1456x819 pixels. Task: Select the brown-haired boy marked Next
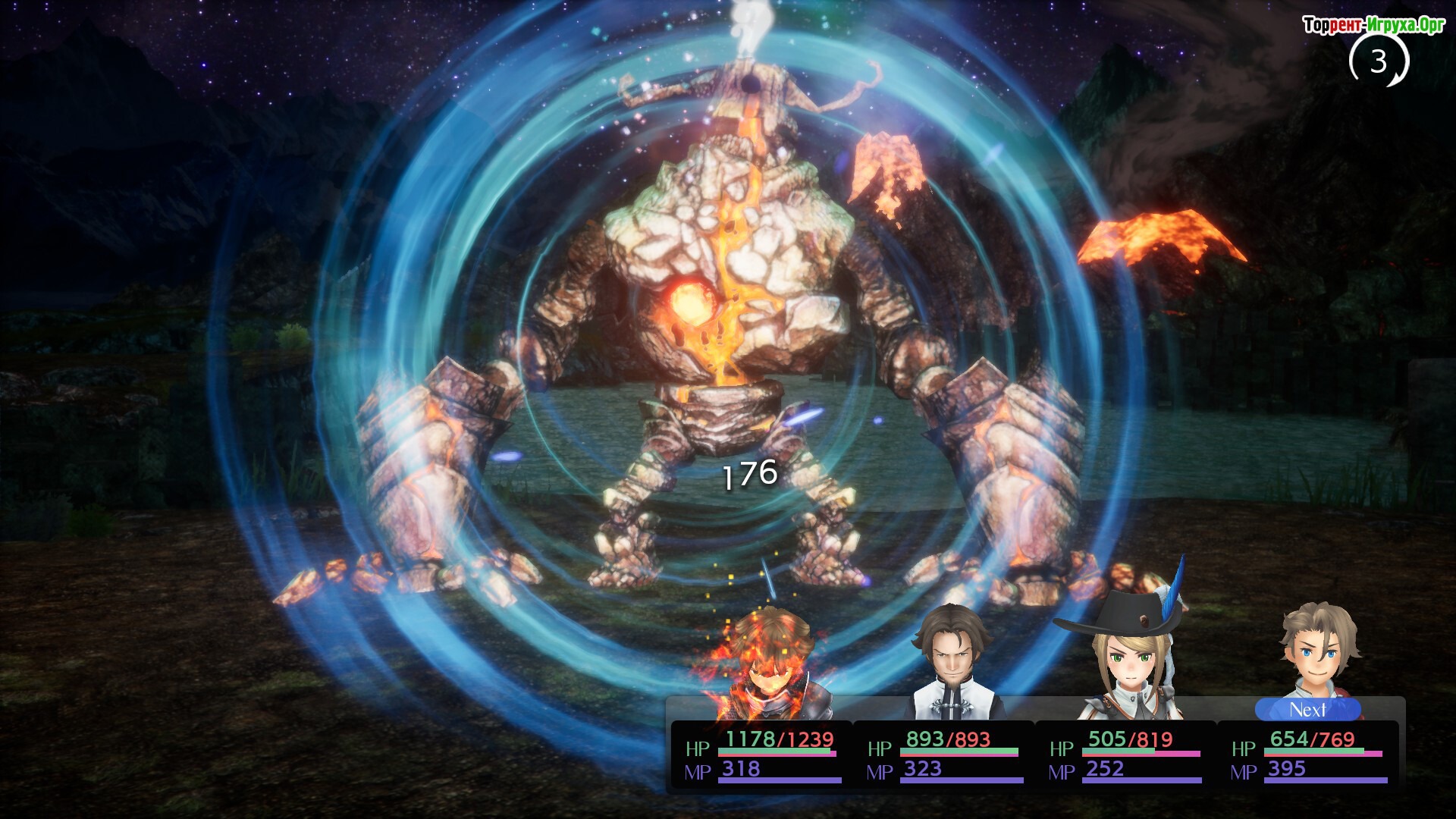[x=1314, y=652]
